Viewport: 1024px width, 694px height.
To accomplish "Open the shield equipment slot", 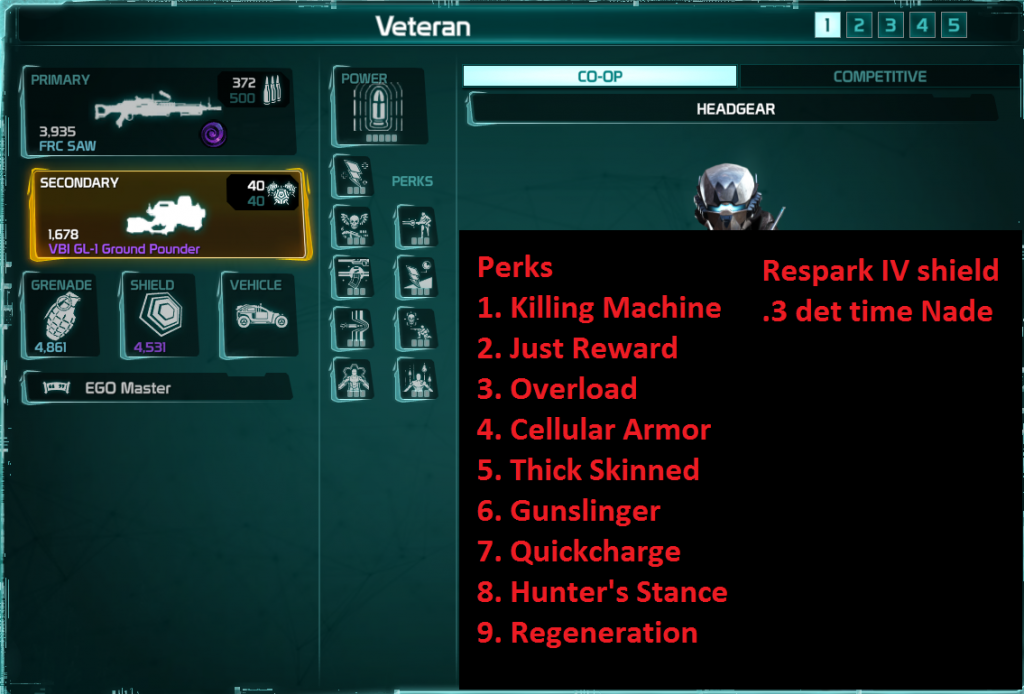I will 160,315.
